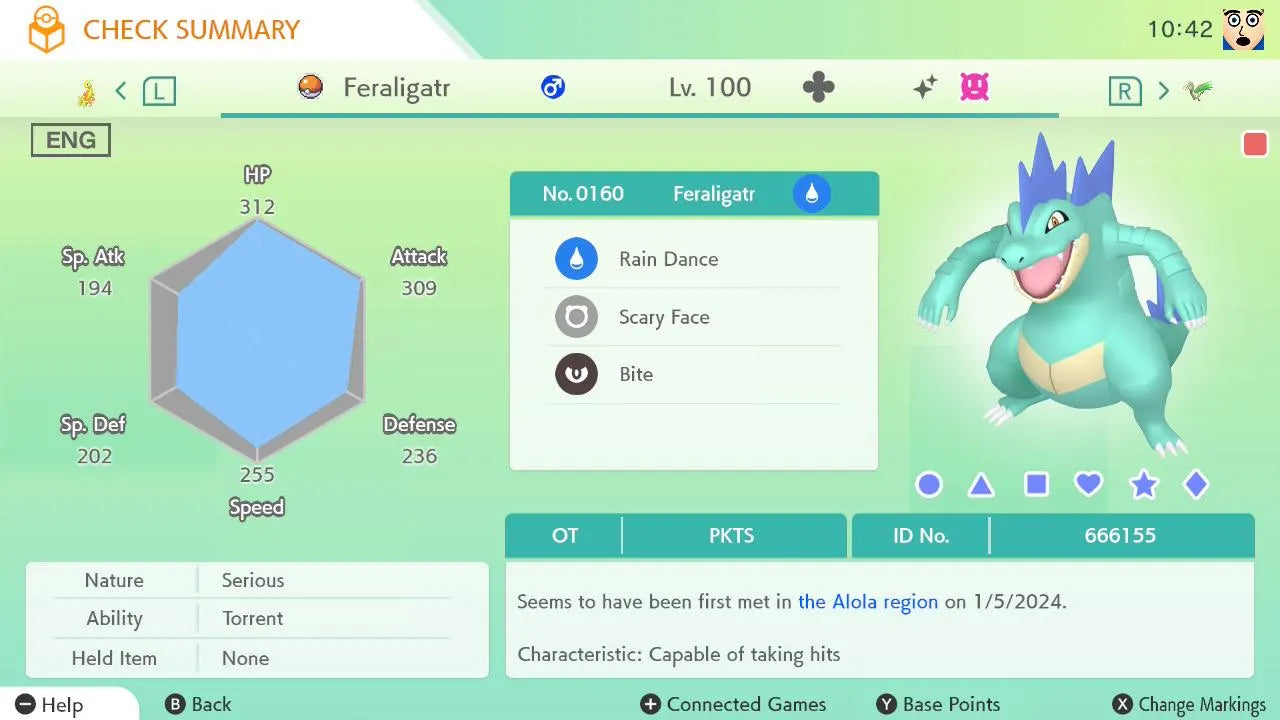The image size is (1280, 720).
Task: Toggle the heart marking
Action: click(1088, 485)
